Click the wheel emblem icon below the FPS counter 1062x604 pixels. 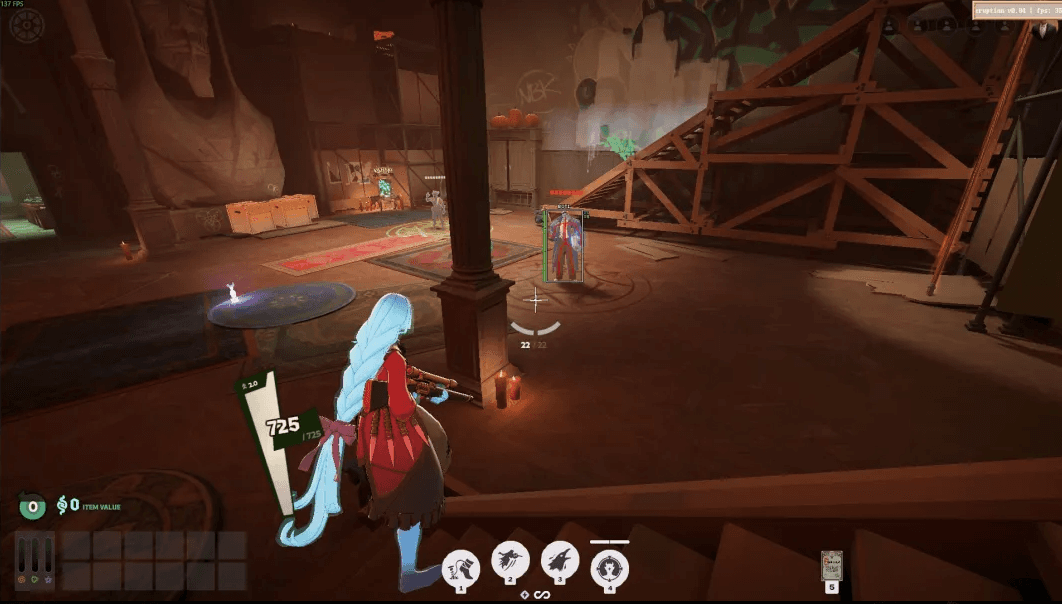coord(26,25)
